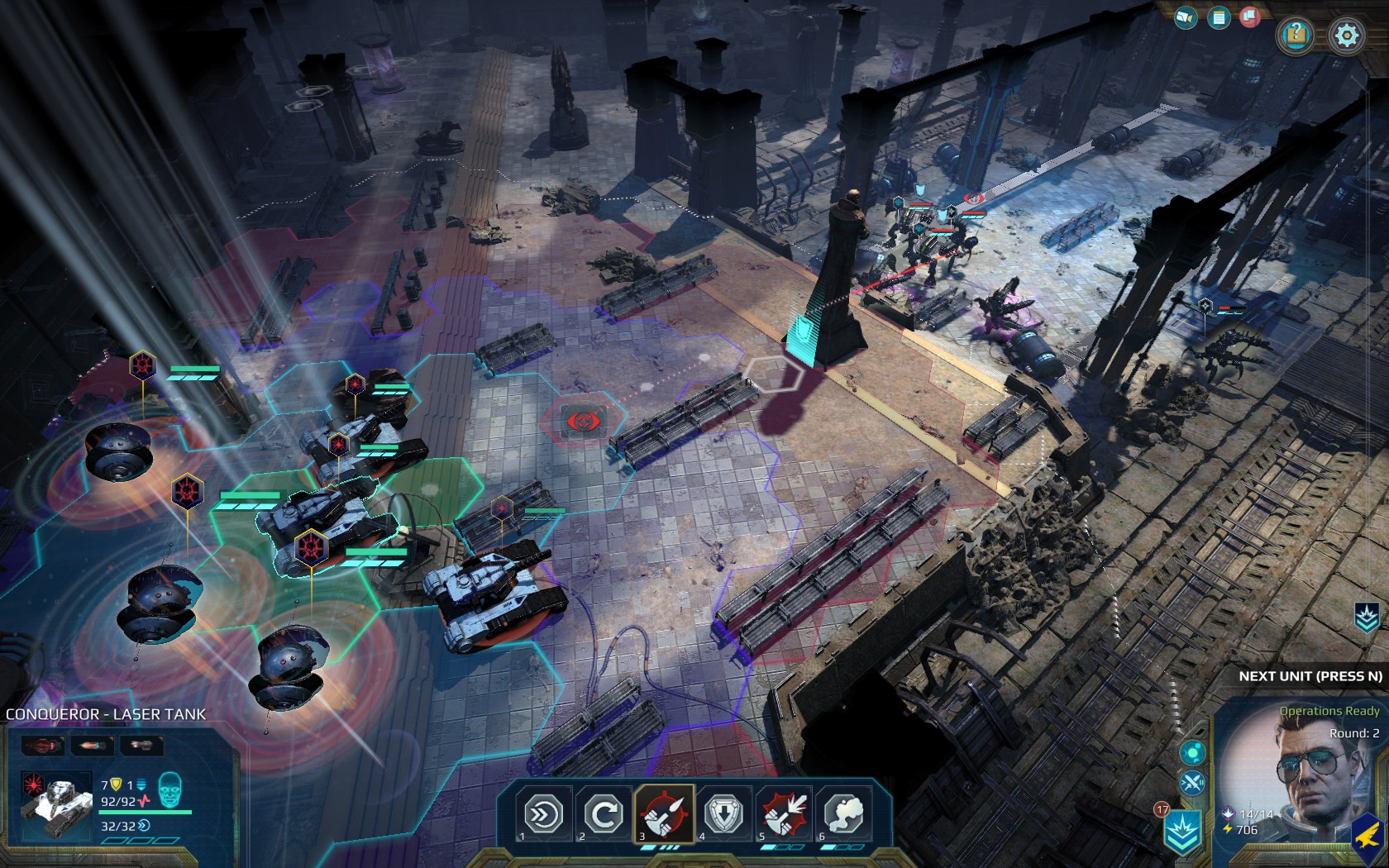Deploy the smoke cloud ability
The height and width of the screenshot is (868, 1389).
point(843,814)
